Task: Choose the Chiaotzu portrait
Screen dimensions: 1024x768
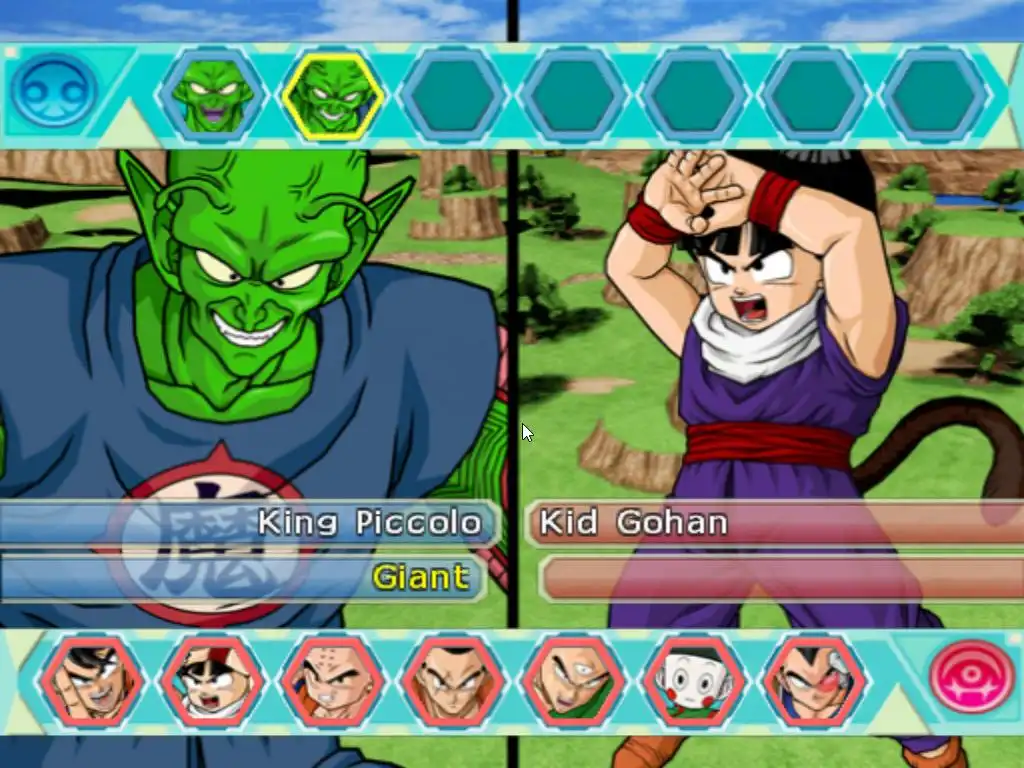Action: (693, 681)
